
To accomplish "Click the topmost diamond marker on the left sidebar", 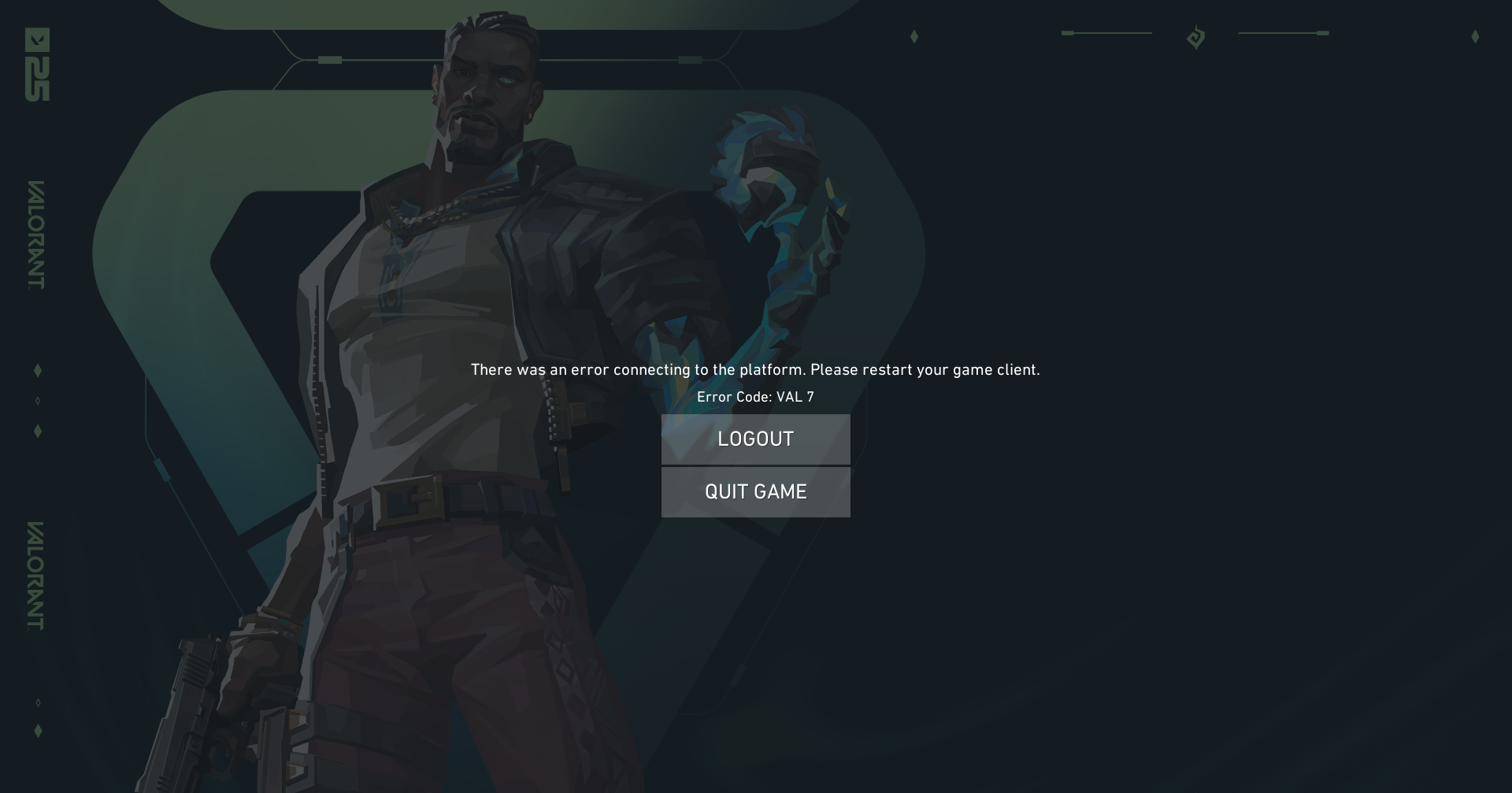I will (x=37, y=369).
